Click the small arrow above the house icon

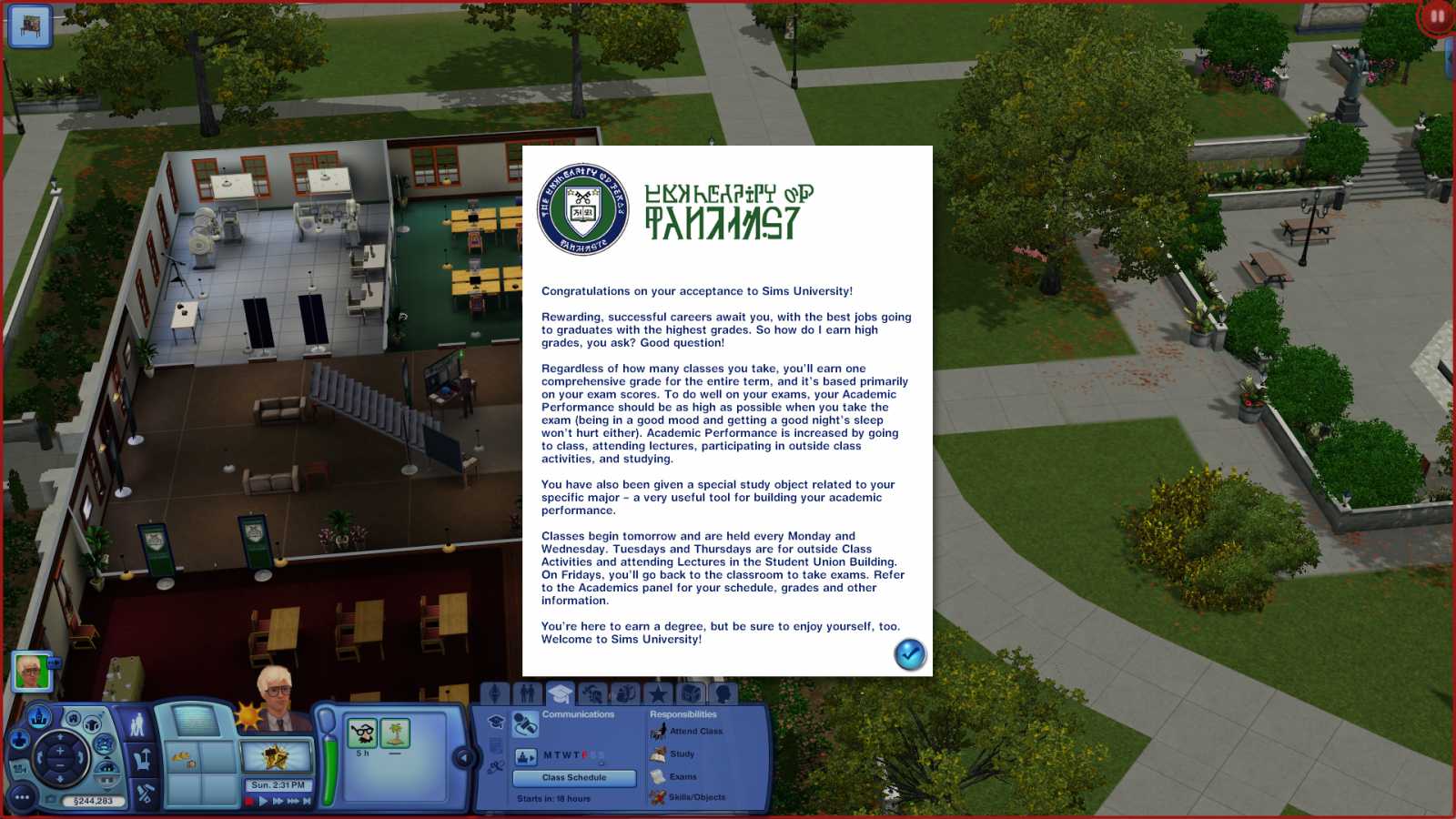(107, 756)
